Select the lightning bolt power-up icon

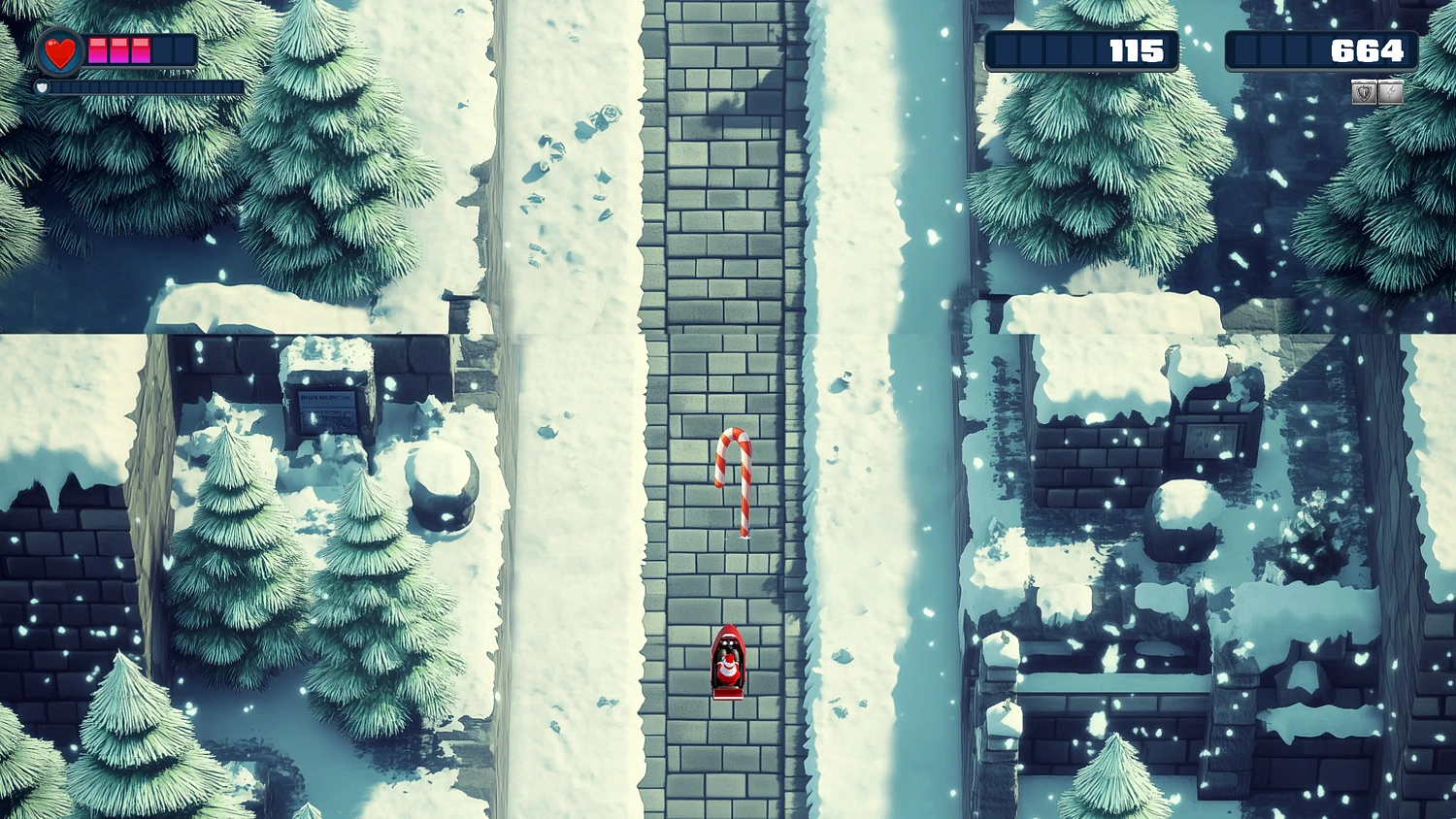pos(1389,91)
